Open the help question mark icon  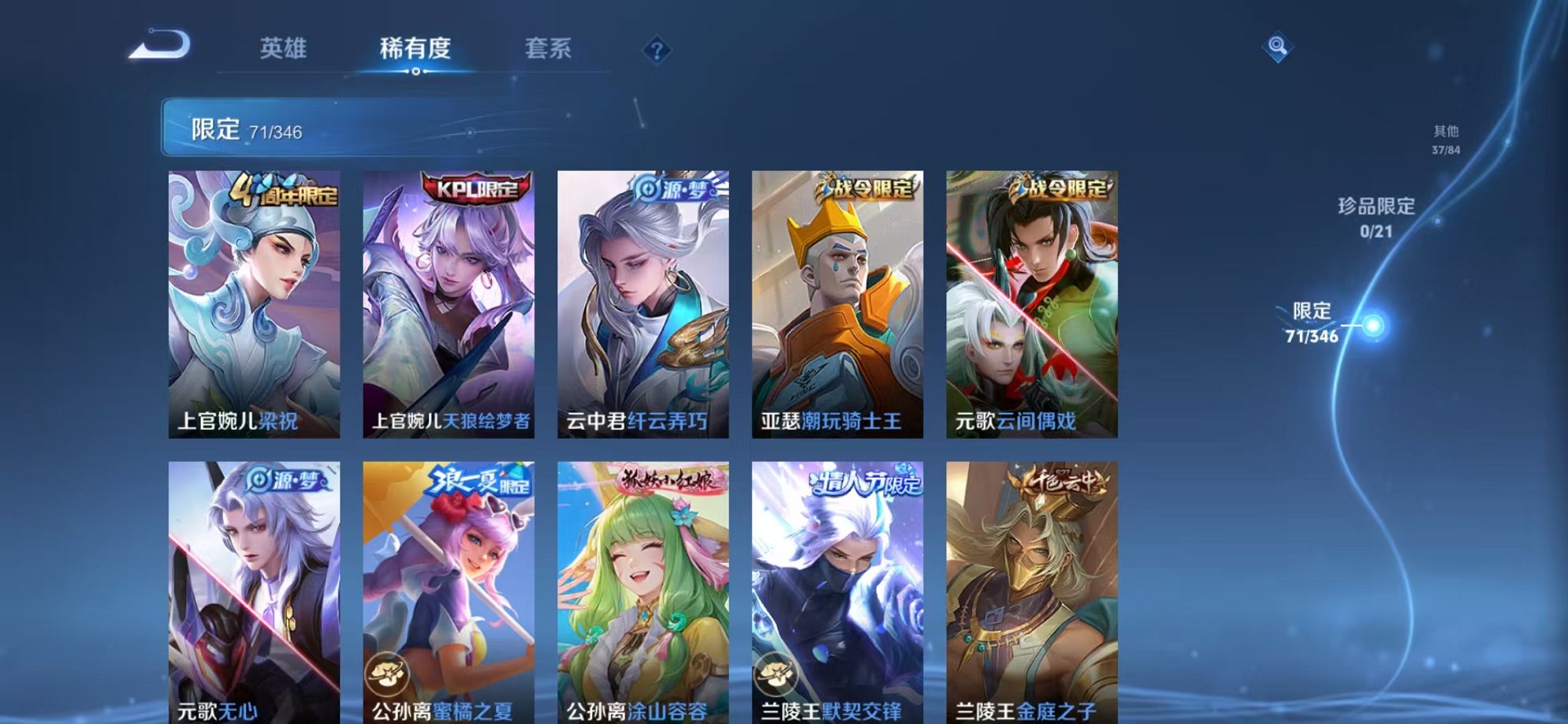(657, 50)
